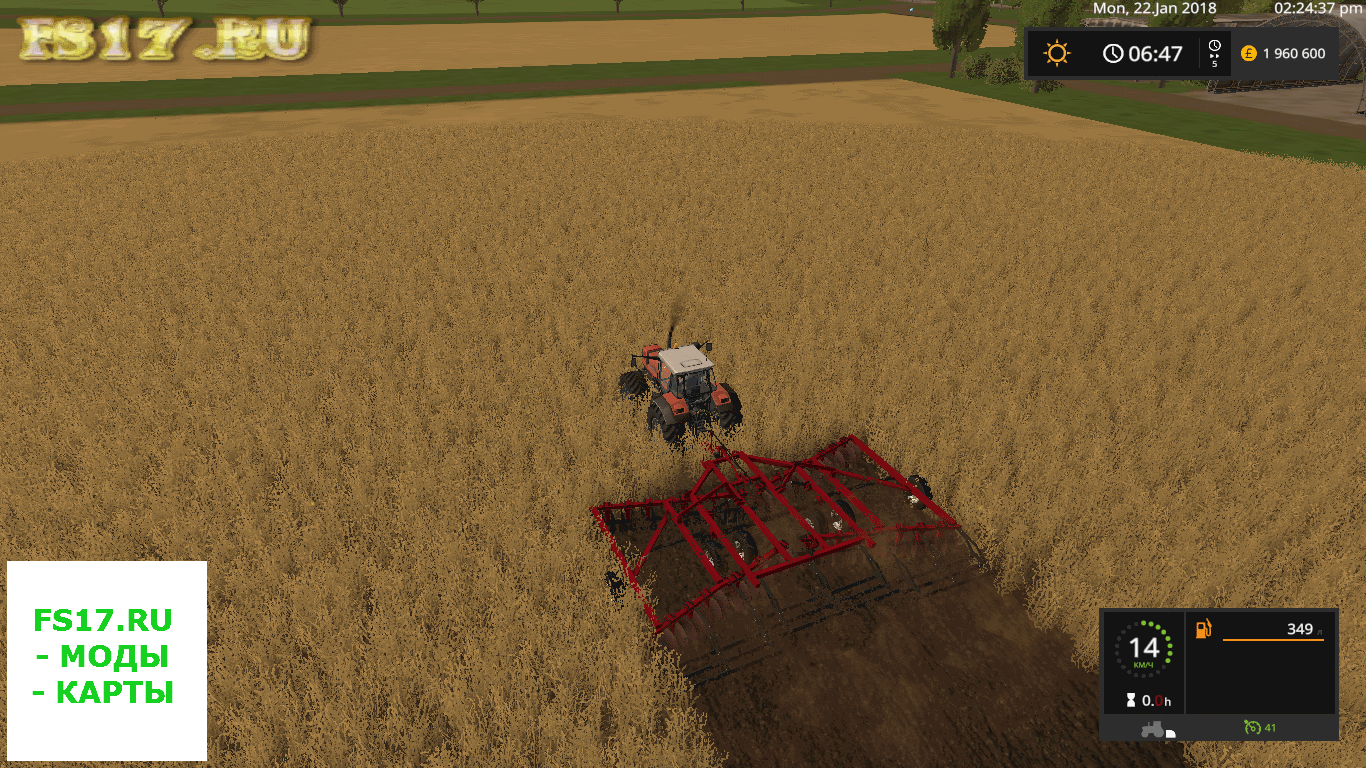Toggle the green cruise control icon
This screenshot has height=768, width=1366.
1252,727
